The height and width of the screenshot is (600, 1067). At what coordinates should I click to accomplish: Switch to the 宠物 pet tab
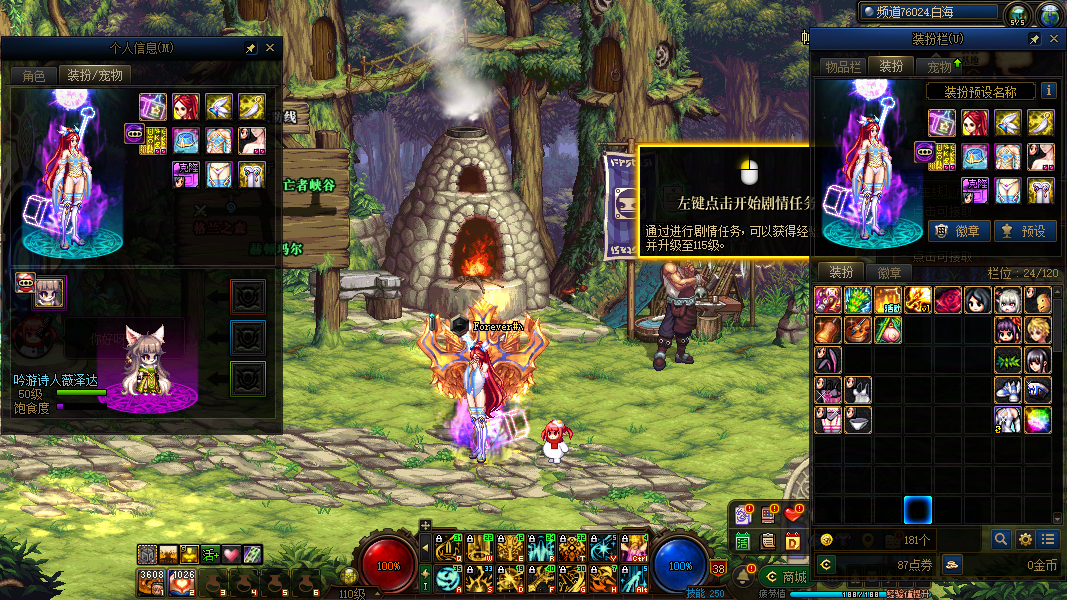[x=940, y=67]
